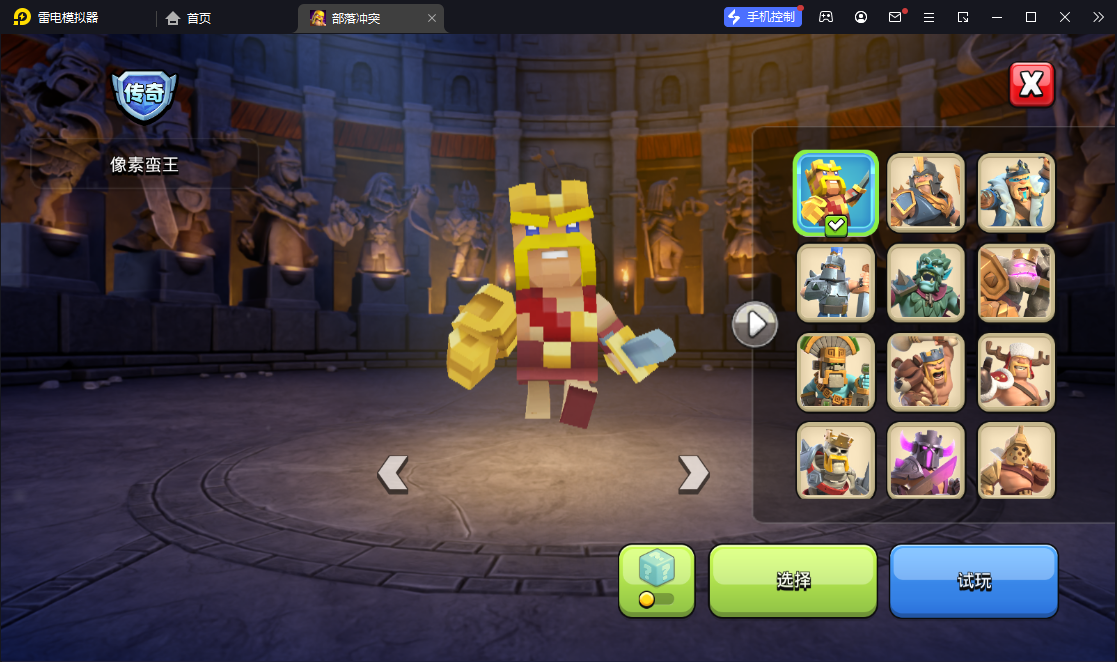Select the pixel king skin with the checkmark
Viewport: 1117px width, 662px height.
pyautogui.click(x=836, y=194)
